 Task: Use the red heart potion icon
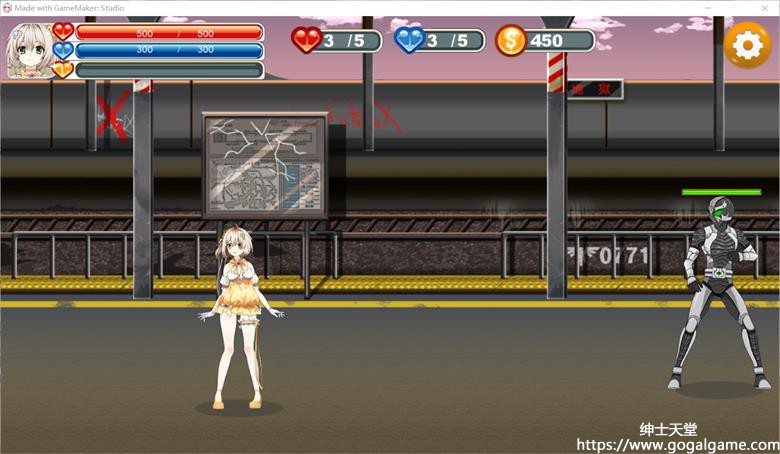click(x=307, y=40)
